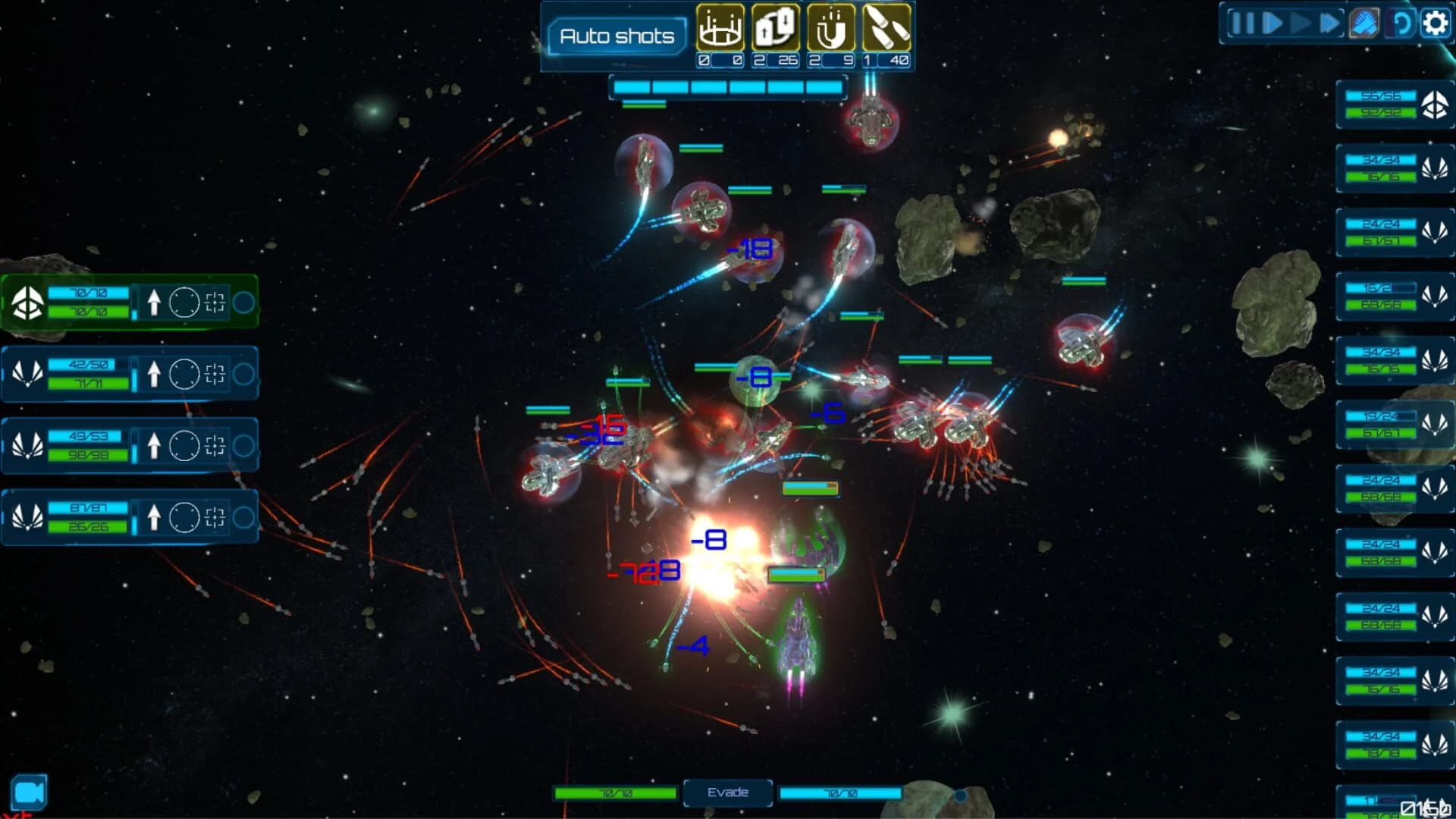This screenshot has height=819, width=1456.
Task: Click the single-speed play arrow
Action: (1271, 24)
